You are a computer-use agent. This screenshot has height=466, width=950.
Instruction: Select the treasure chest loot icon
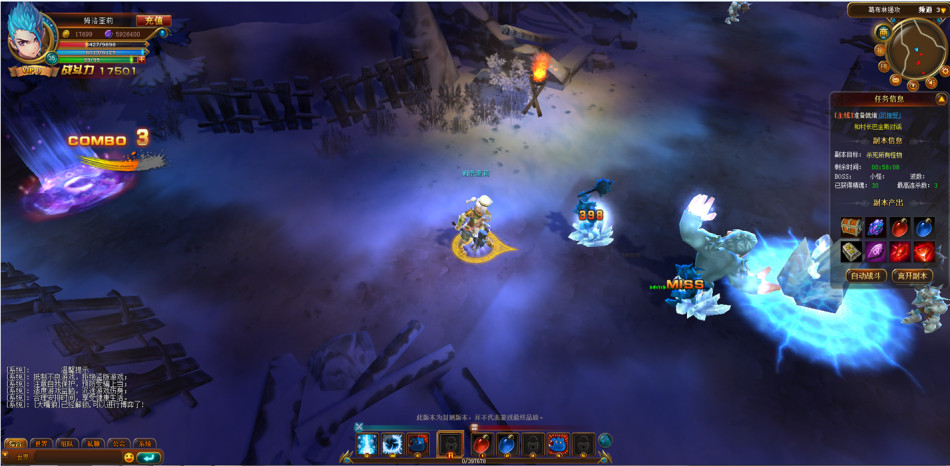pyautogui.click(x=851, y=227)
